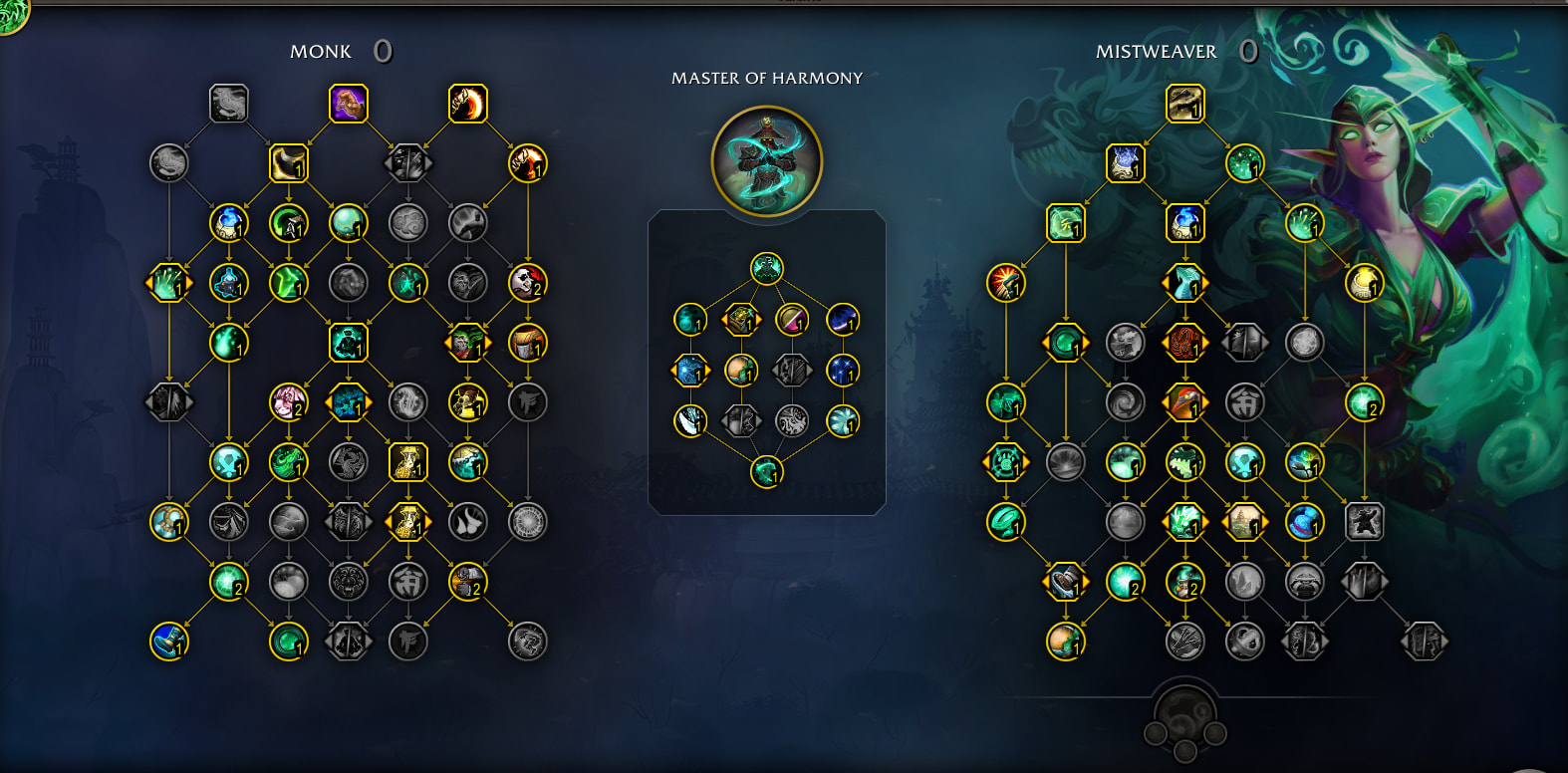Choose the orange swirling kick Monk talent

click(x=467, y=104)
